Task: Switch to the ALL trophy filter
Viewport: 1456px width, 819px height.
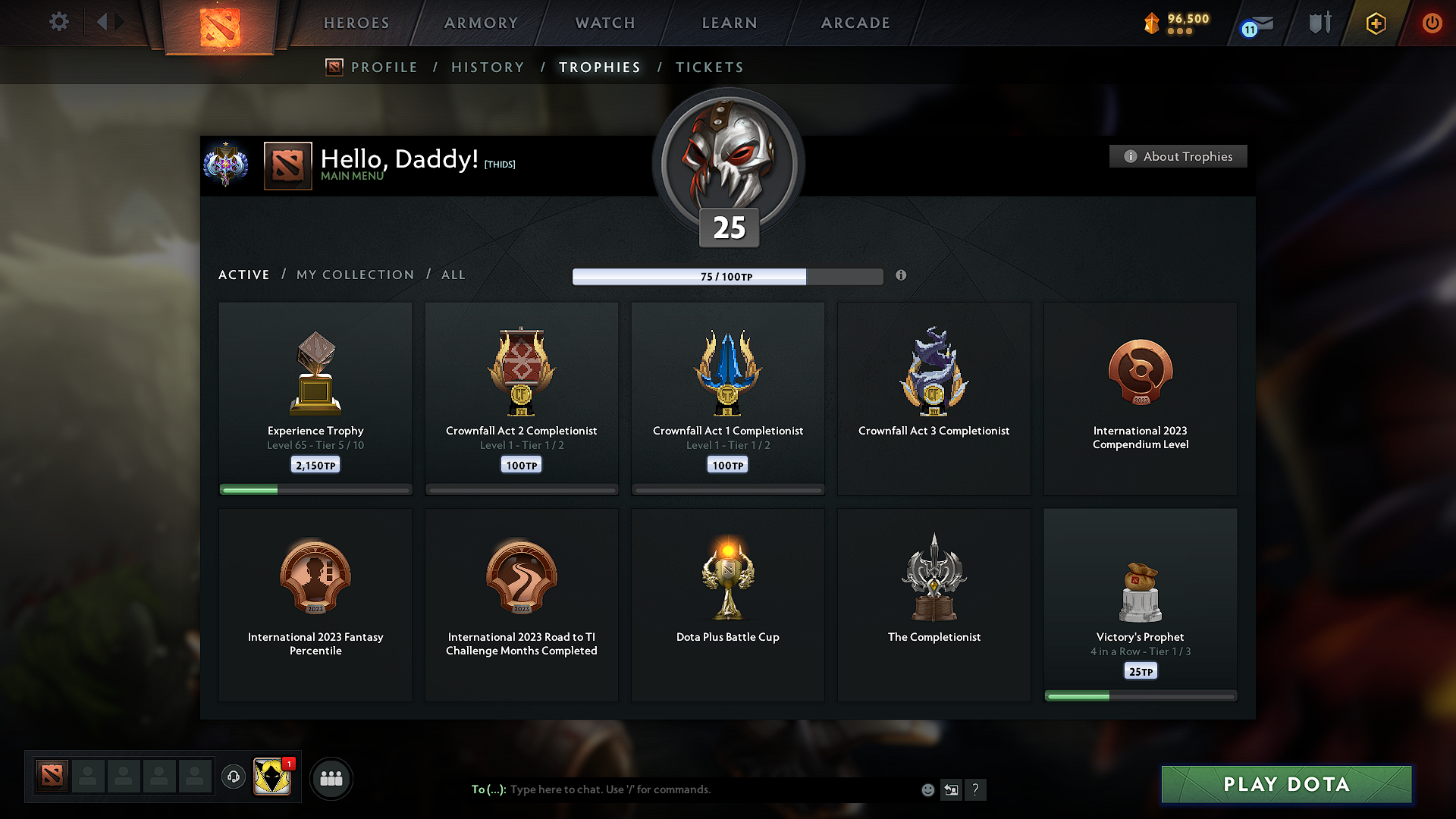Action: tap(453, 275)
